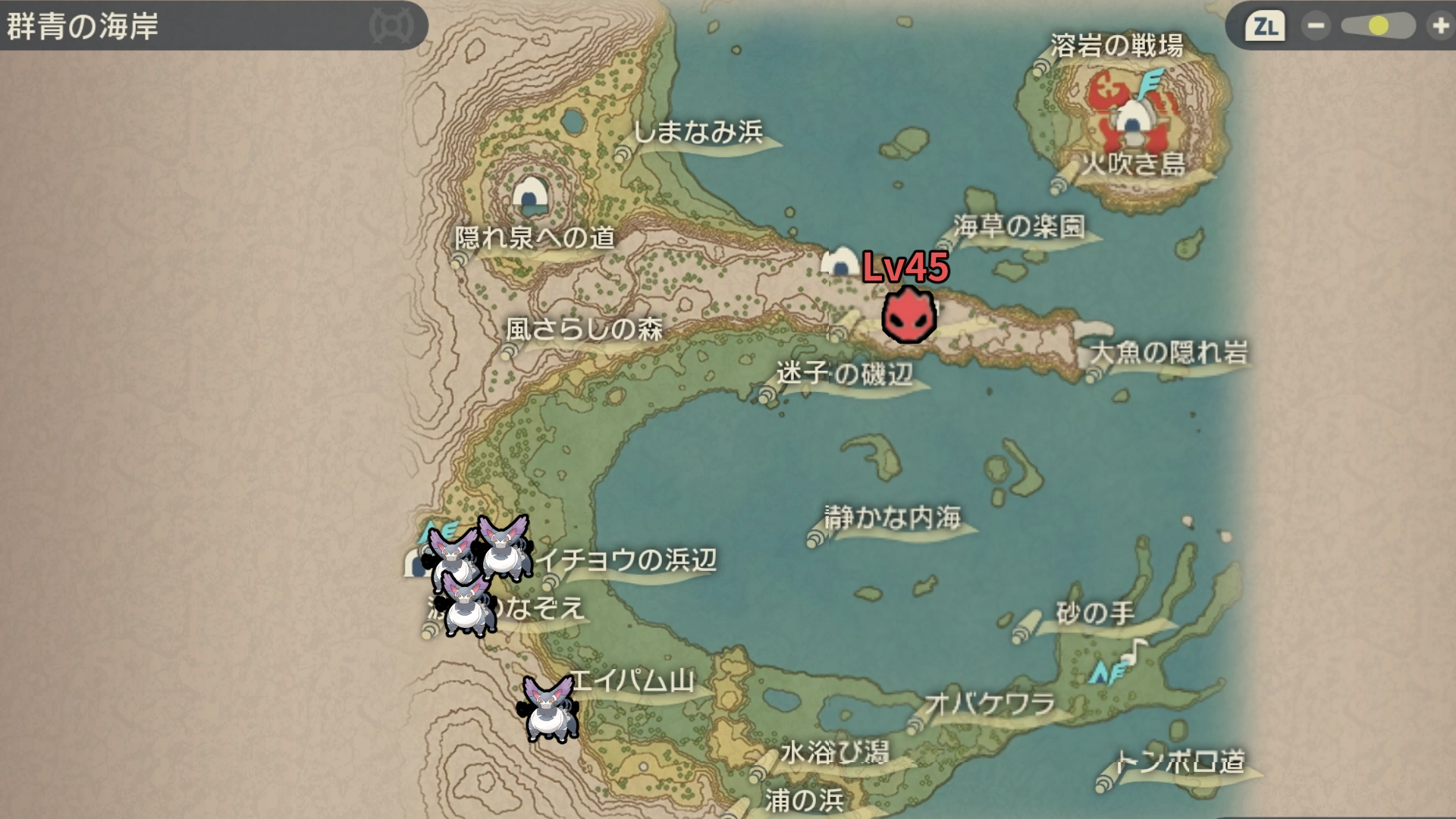This screenshot has height=819, width=1456.
Task: Click the 群青の海岸 area name banner
Action: (x=83, y=27)
